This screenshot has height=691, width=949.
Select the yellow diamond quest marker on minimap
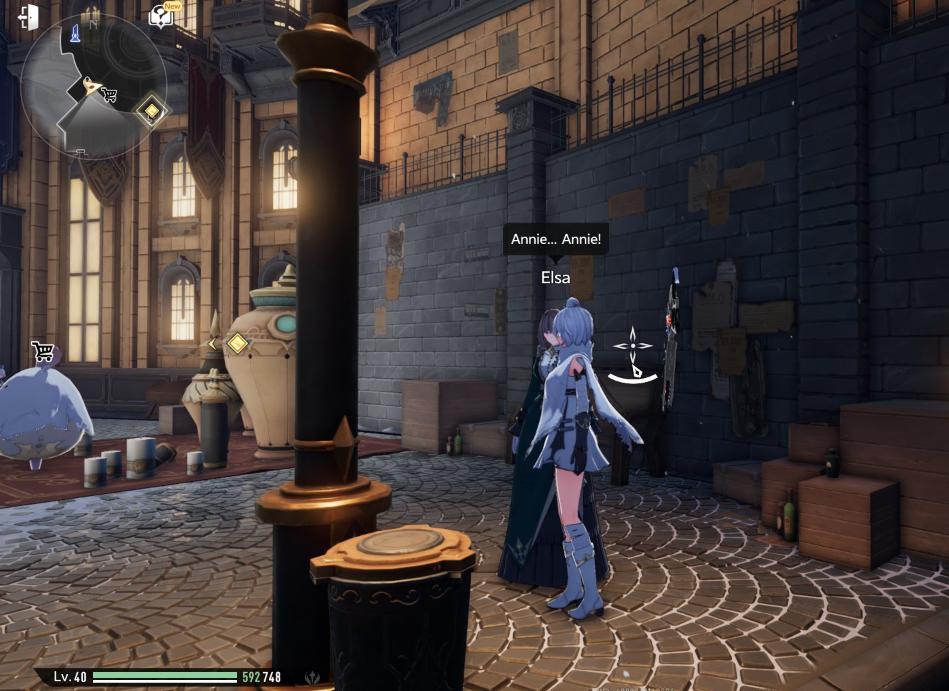151,109
